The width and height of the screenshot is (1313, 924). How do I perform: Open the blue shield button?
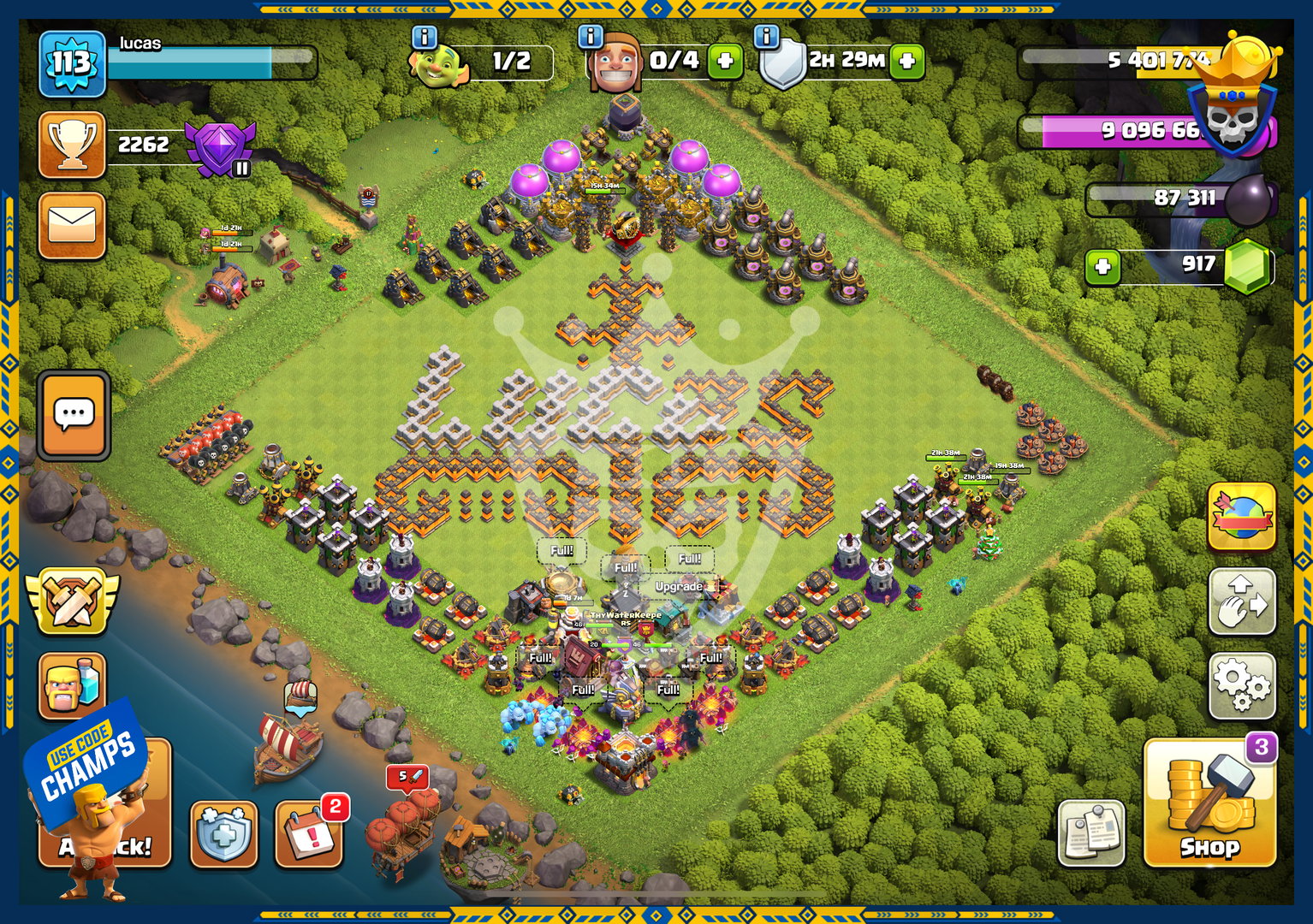pyautogui.click(x=223, y=834)
